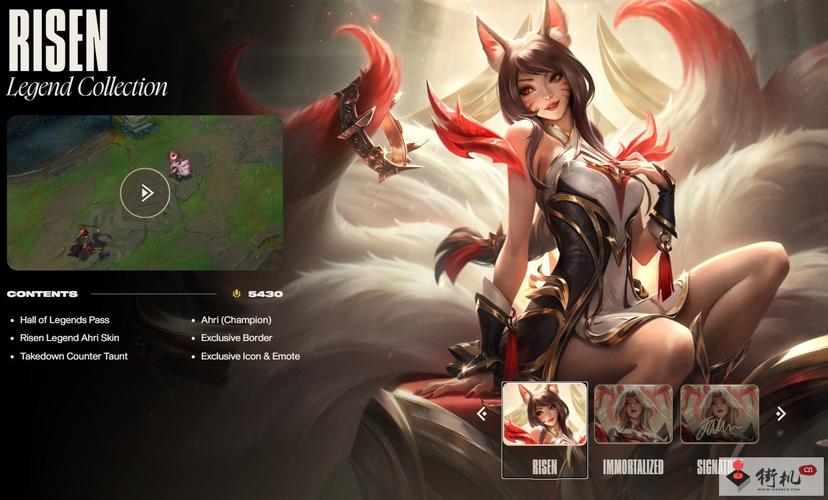The image size is (828, 500).
Task: Show the previous skin with left arrow
Action: click(x=482, y=413)
